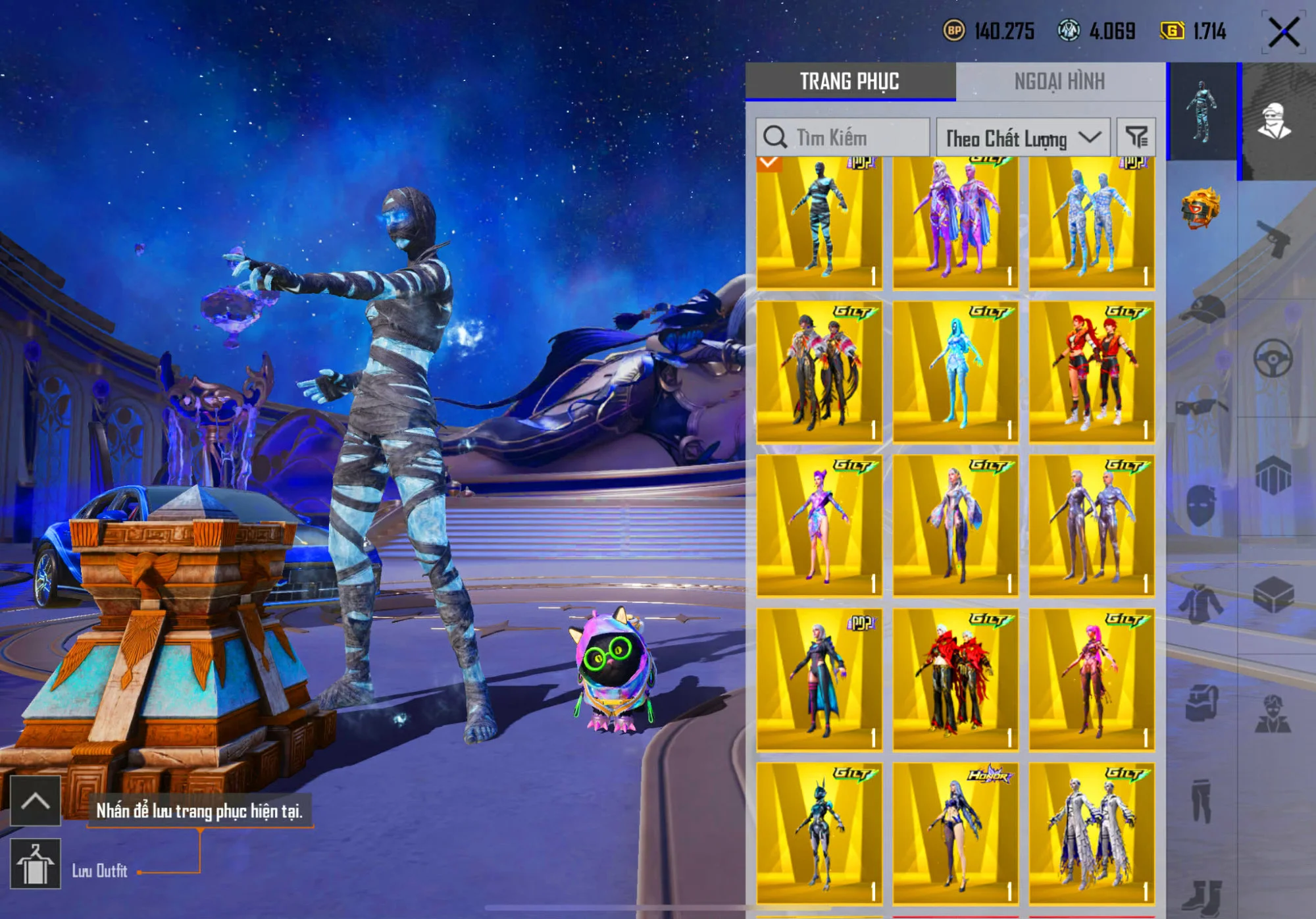Select the blue striped mummy outfit
Viewport: 1316px width, 919px height.
pos(819,223)
